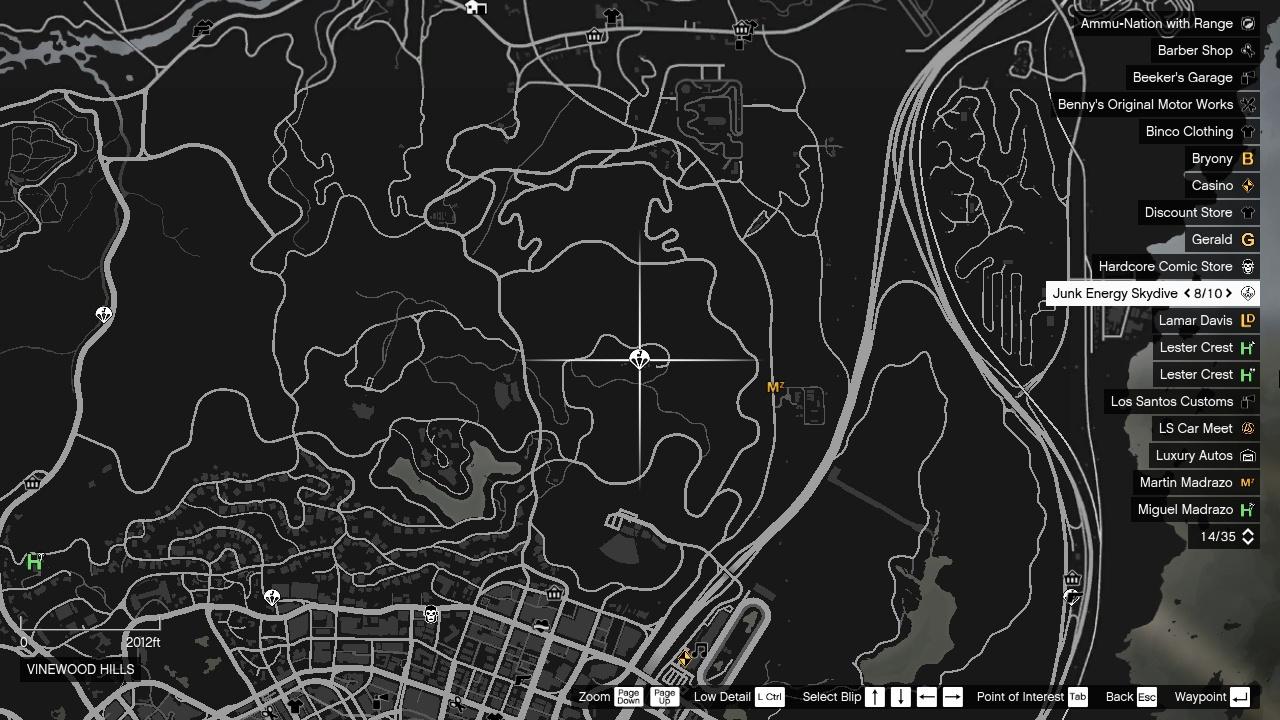Viewport: 1280px width, 720px height.
Task: Open the Casino chip icon
Action: (x=1247, y=185)
